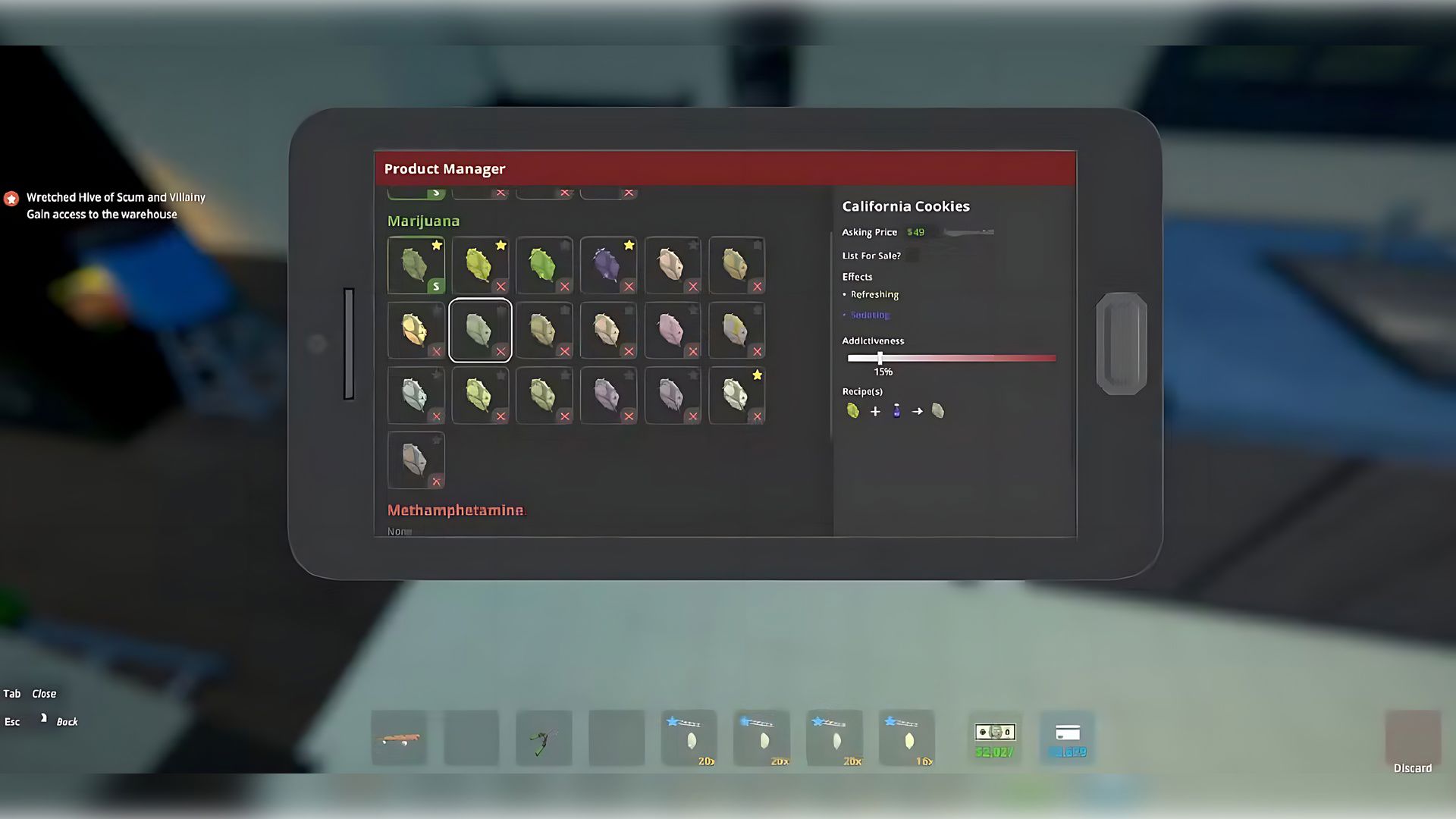Click the yellow-green bud recipe ingredient

(x=853, y=411)
